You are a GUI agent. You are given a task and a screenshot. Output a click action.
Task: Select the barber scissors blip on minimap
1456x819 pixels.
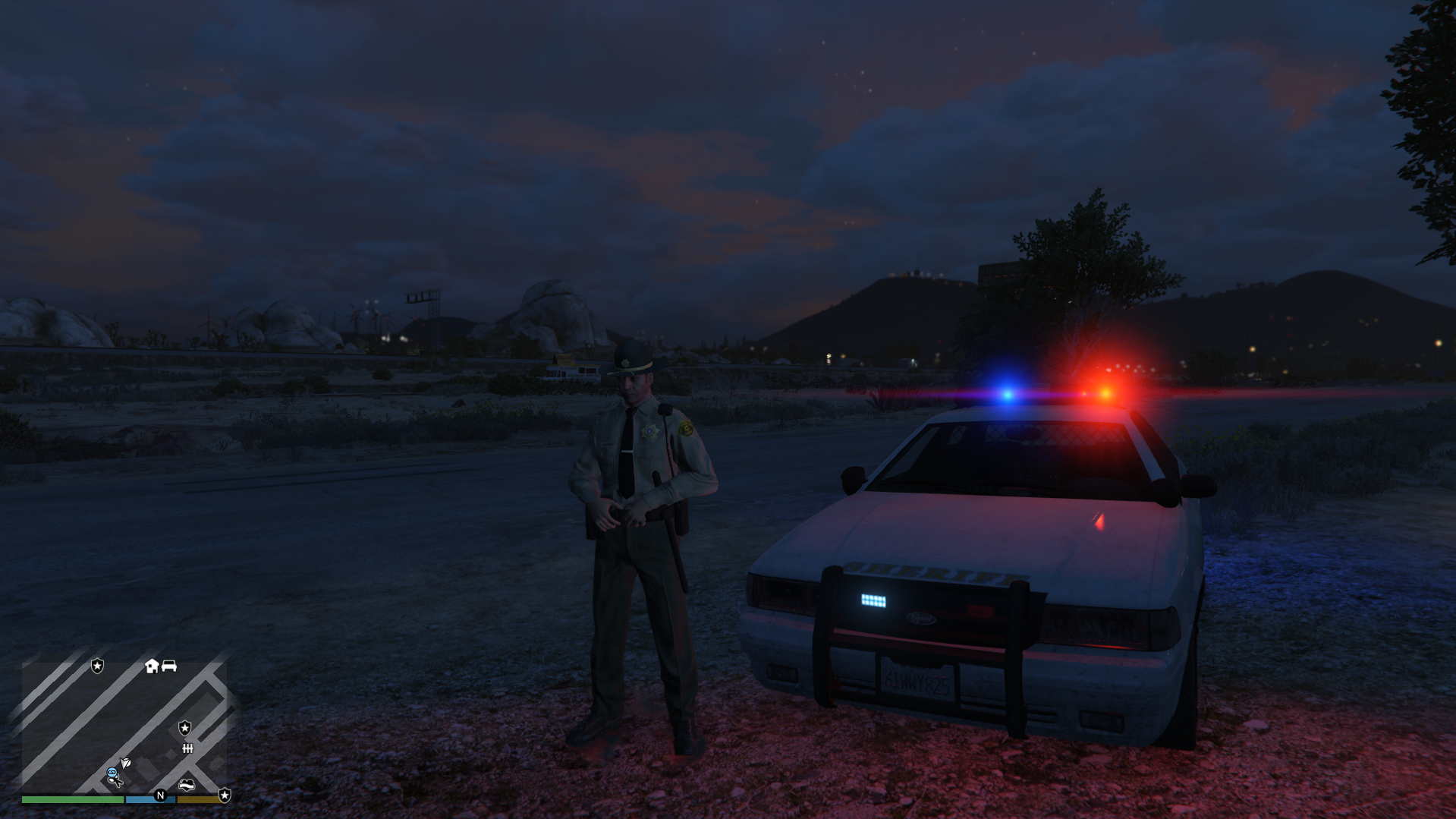[x=118, y=781]
